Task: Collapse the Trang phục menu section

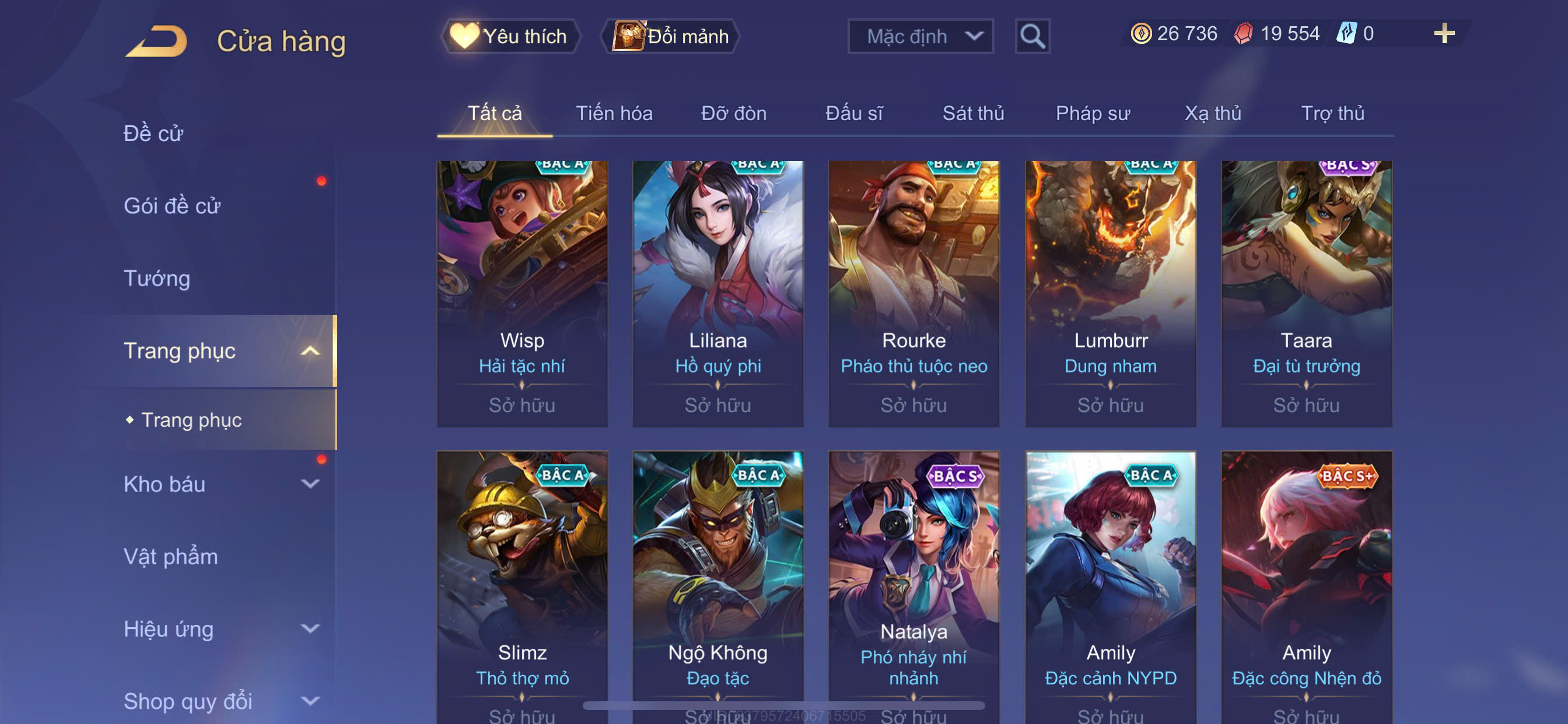Action: pos(310,351)
